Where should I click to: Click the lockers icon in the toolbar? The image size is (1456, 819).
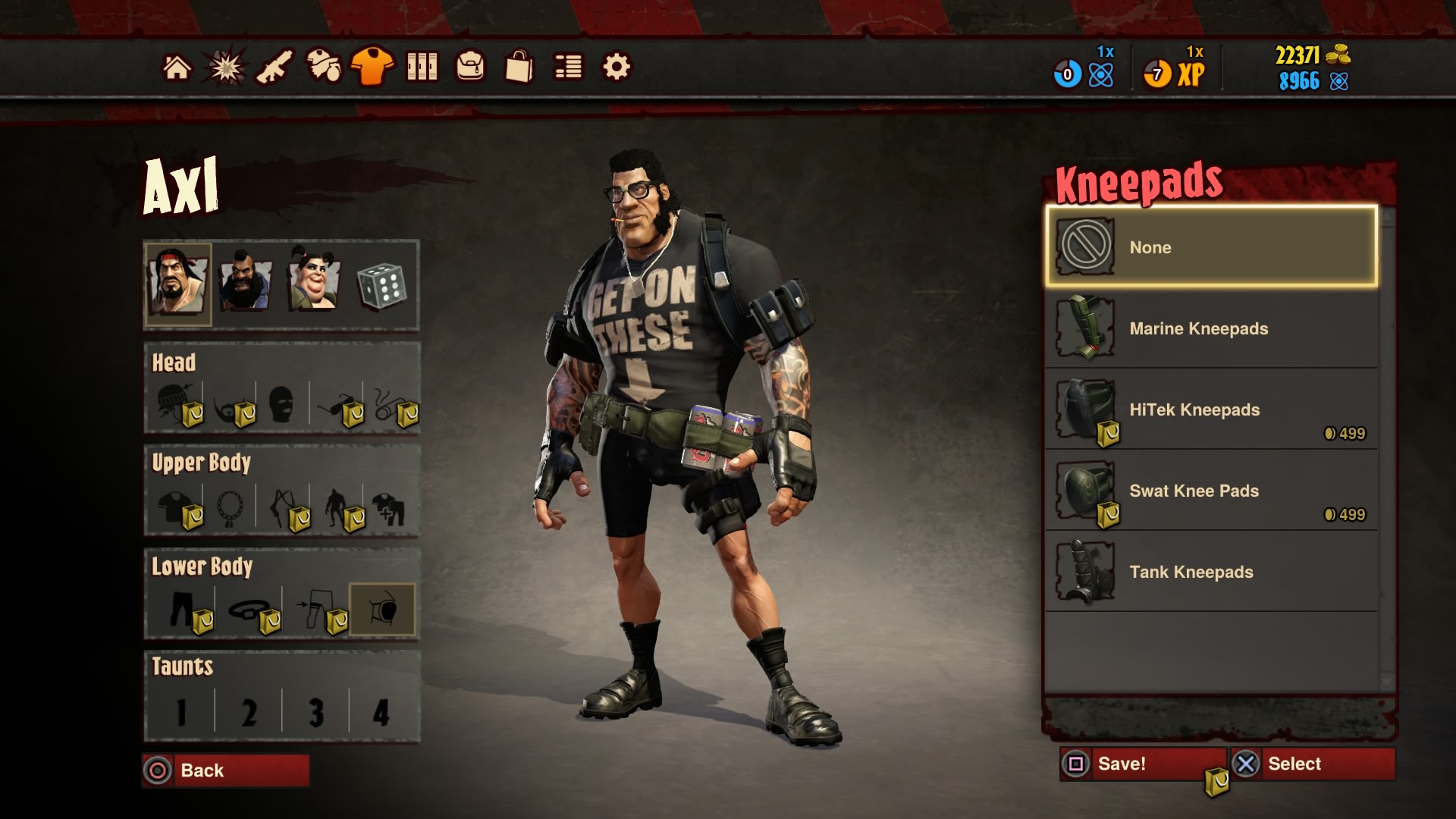pos(423,67)
